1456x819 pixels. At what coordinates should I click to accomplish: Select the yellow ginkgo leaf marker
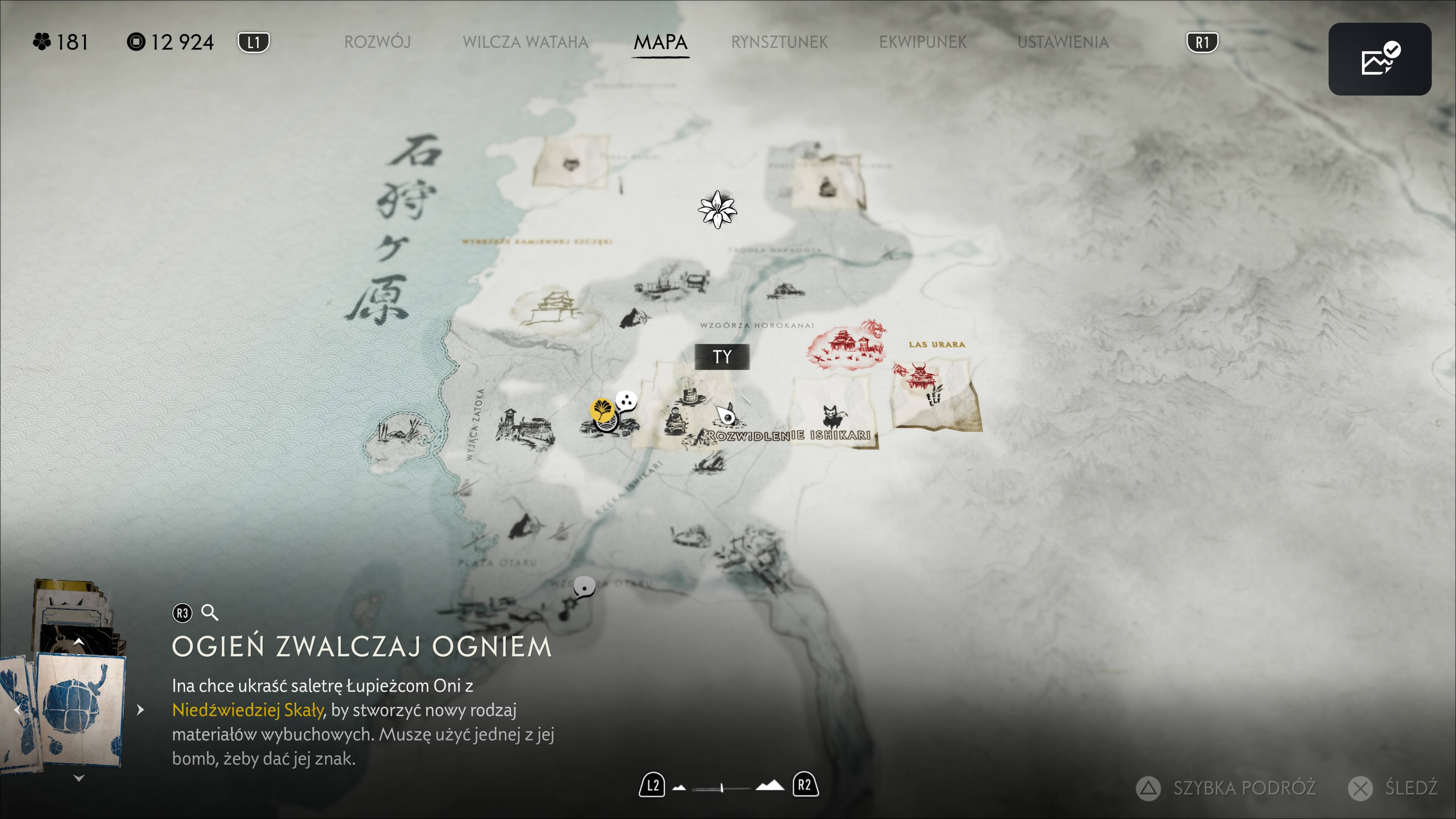[602, 409]
